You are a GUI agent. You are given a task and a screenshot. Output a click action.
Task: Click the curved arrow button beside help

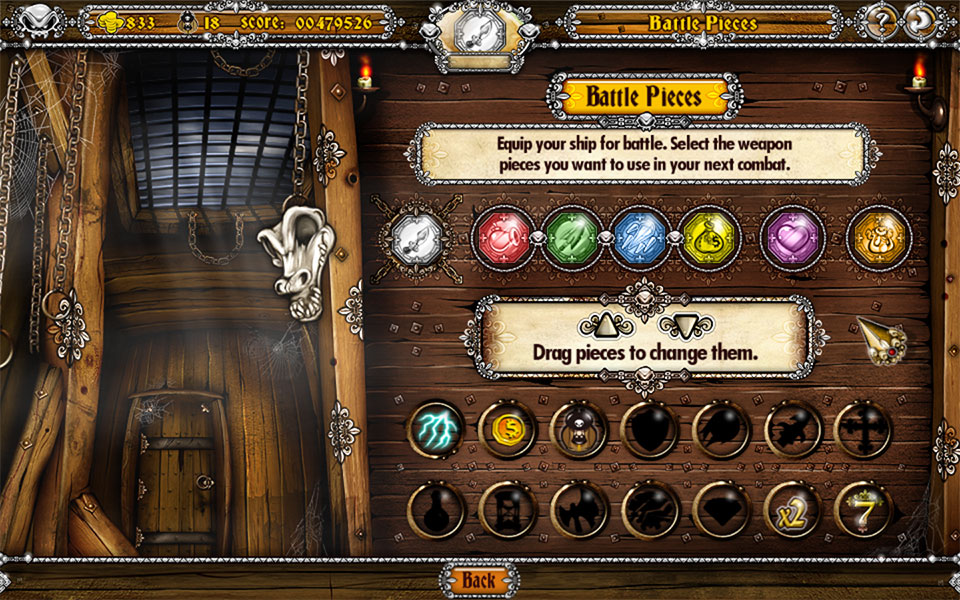pyautogui.click(x=920, y=21)
